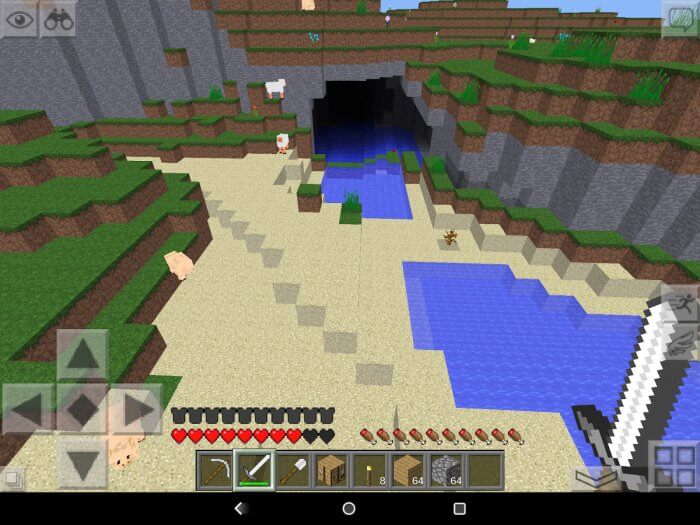Strafe right with the right arrow
This screenshot has height=525, width=700.
click(136, 409)
